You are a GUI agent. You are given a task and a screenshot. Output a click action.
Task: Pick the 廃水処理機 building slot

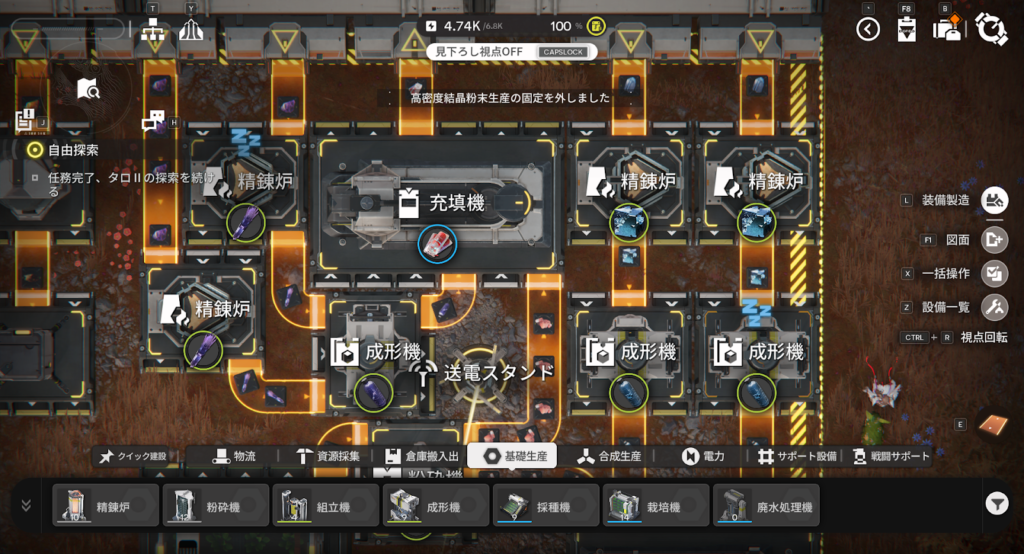coord(766,506)
